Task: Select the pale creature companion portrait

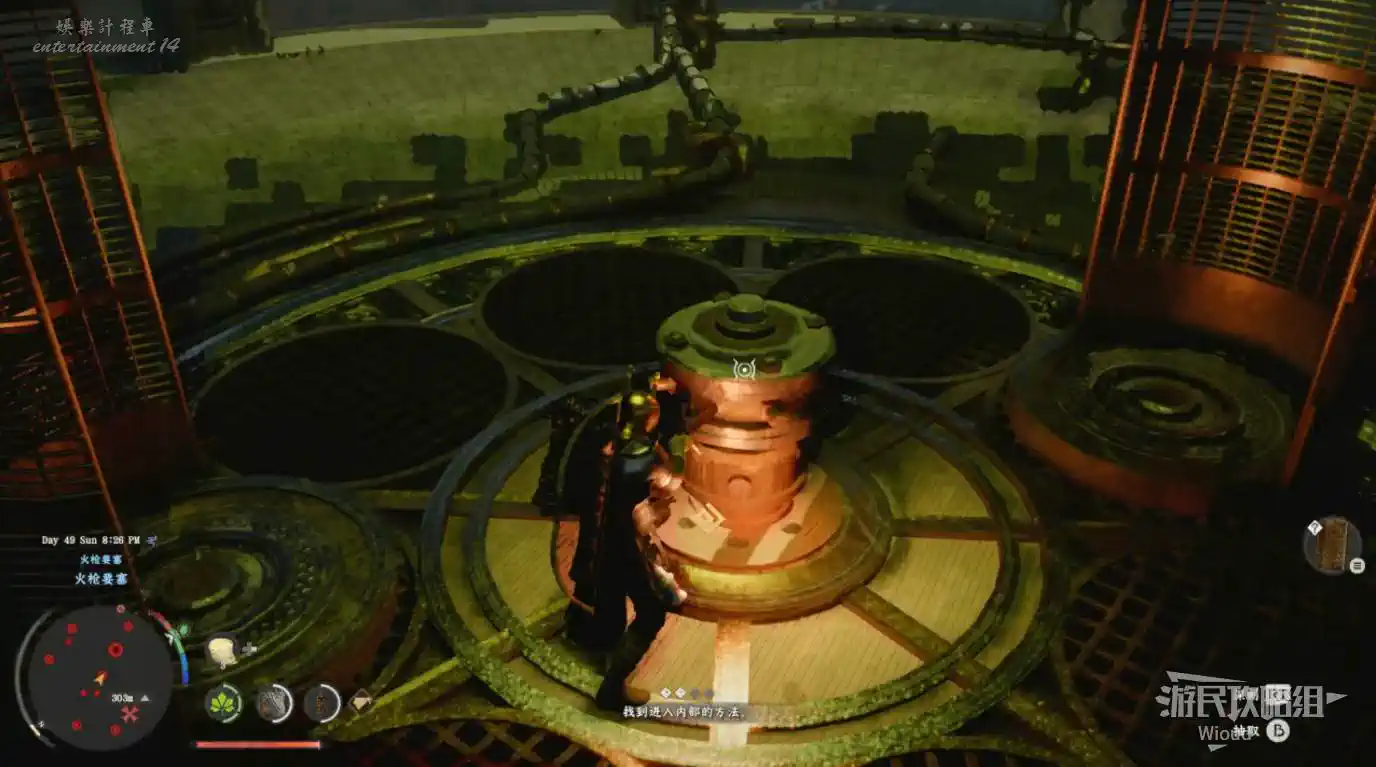Action: [x=222, y=651]
